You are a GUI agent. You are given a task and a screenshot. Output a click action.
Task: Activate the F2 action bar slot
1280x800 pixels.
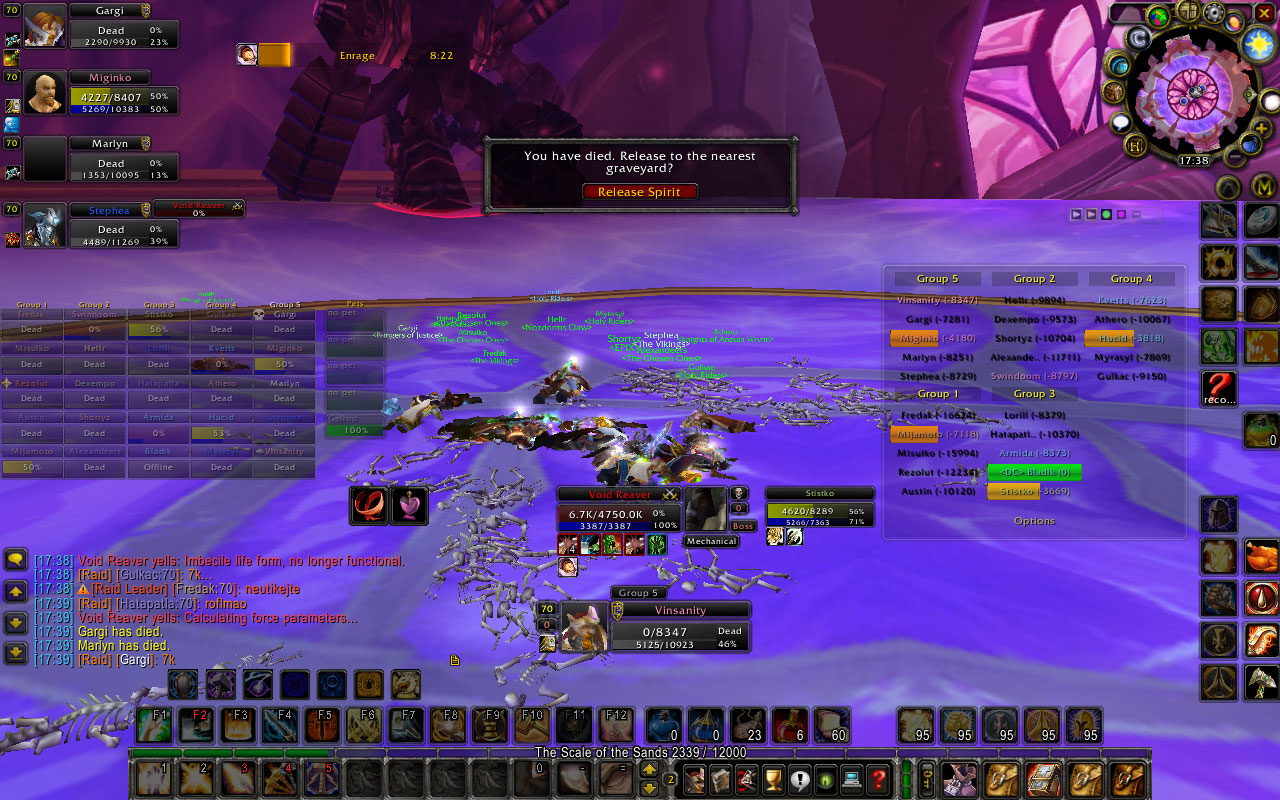point(197,725)
